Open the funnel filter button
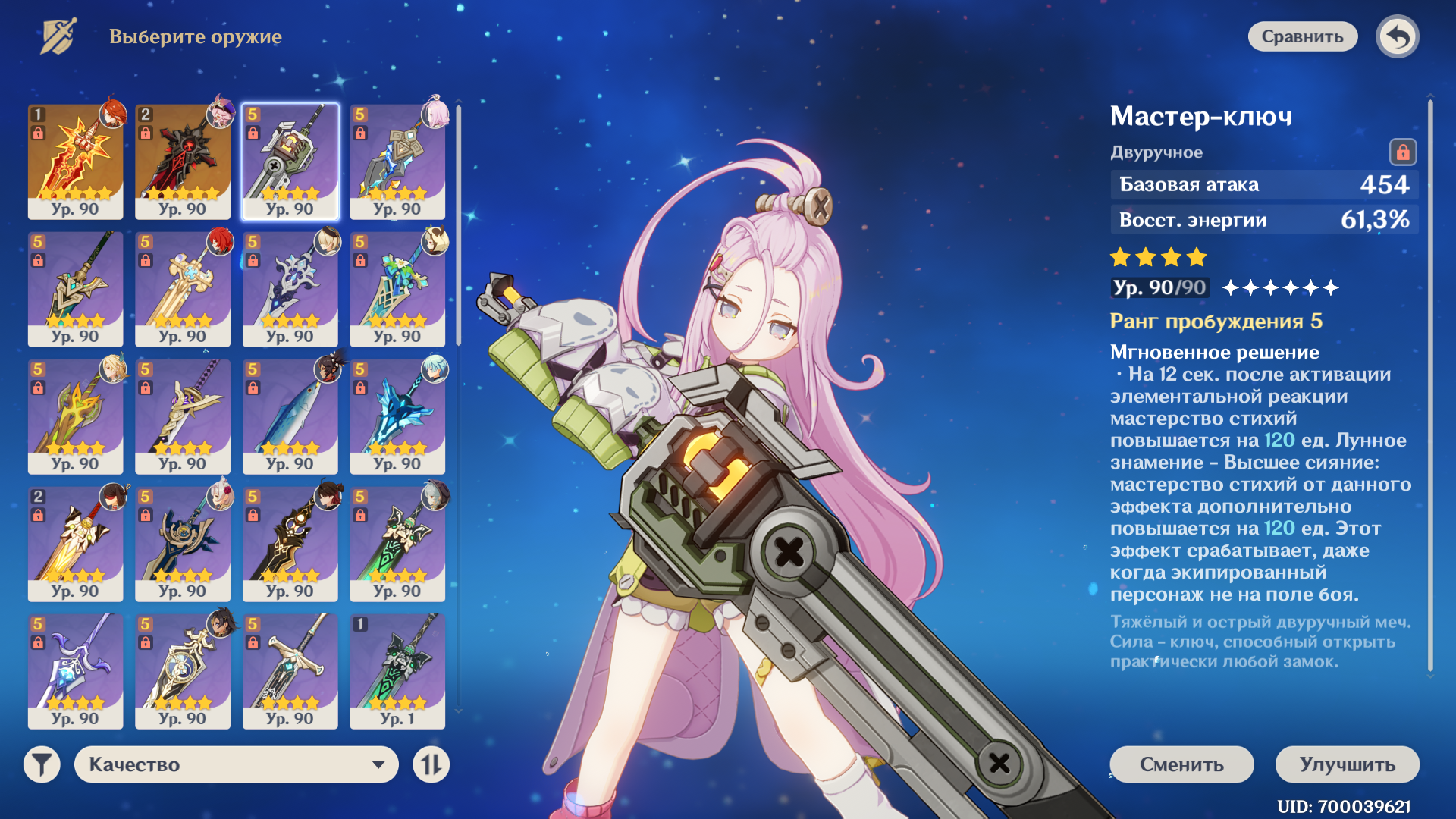 42,764
